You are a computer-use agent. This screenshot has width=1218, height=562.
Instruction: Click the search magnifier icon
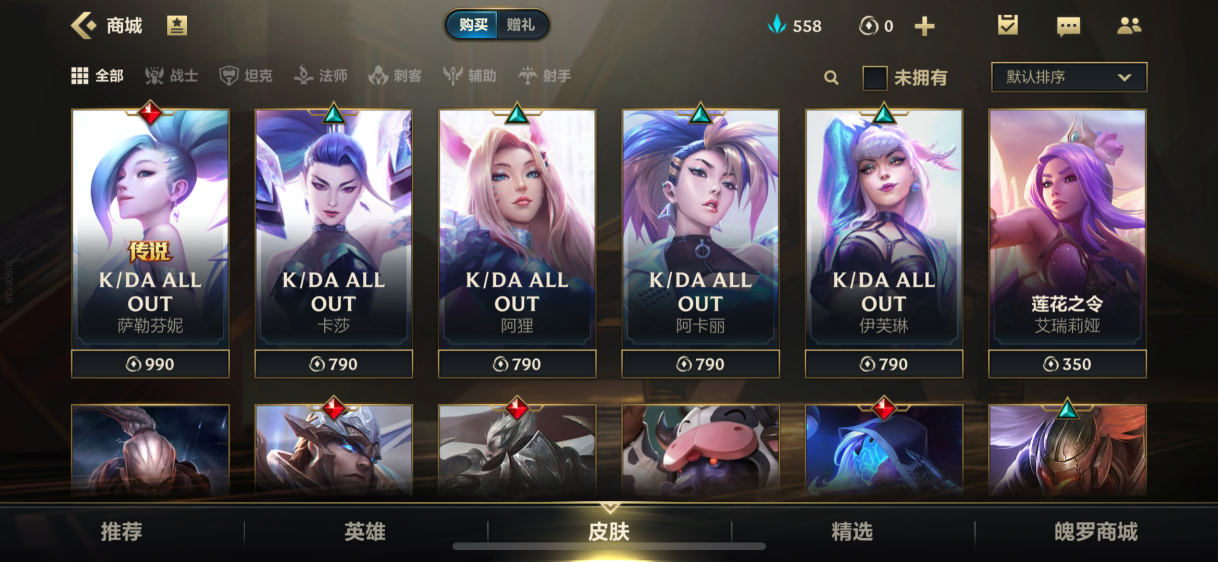[x=831, y=77]
